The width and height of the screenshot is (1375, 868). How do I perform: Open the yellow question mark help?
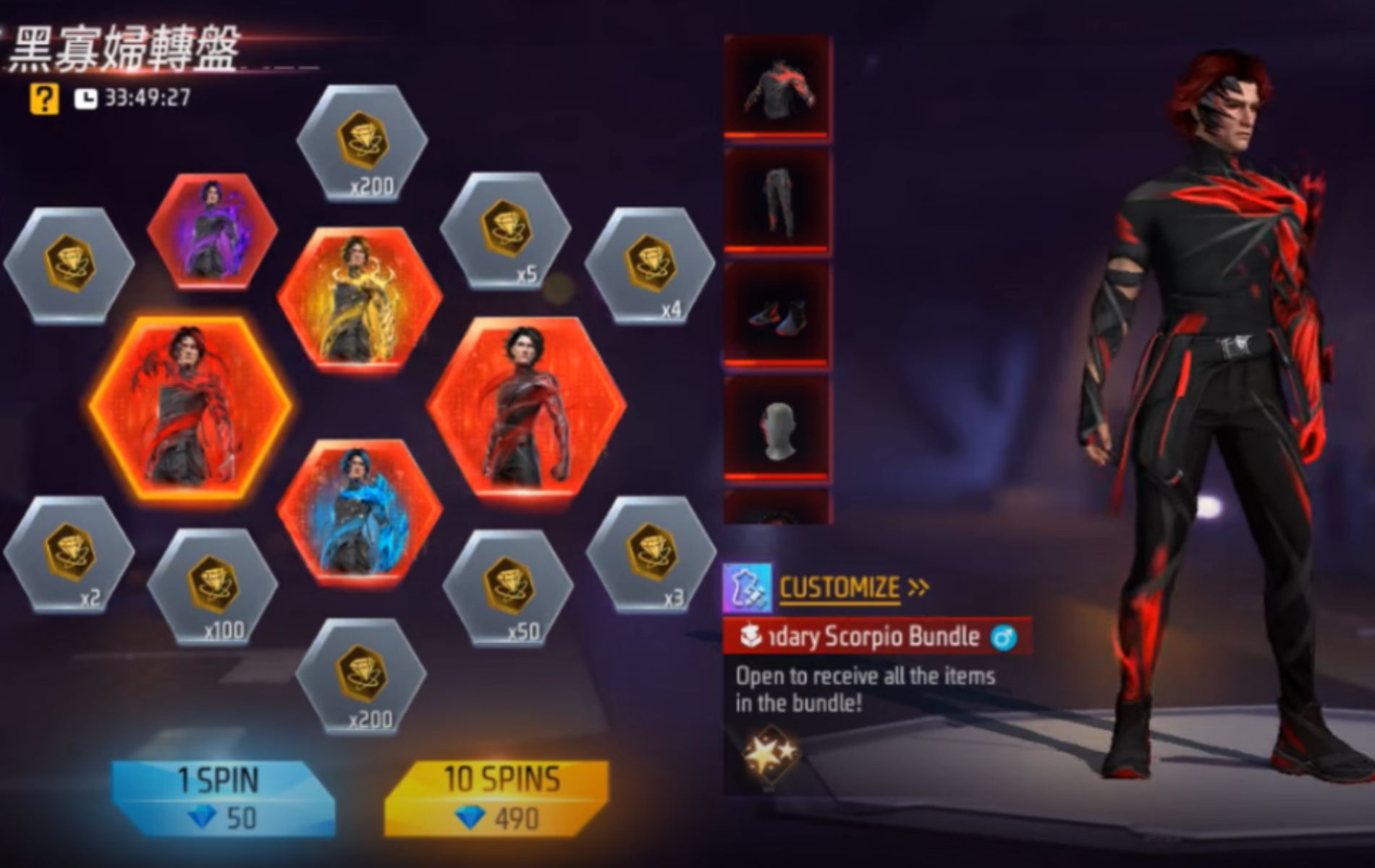pos(43,98)
